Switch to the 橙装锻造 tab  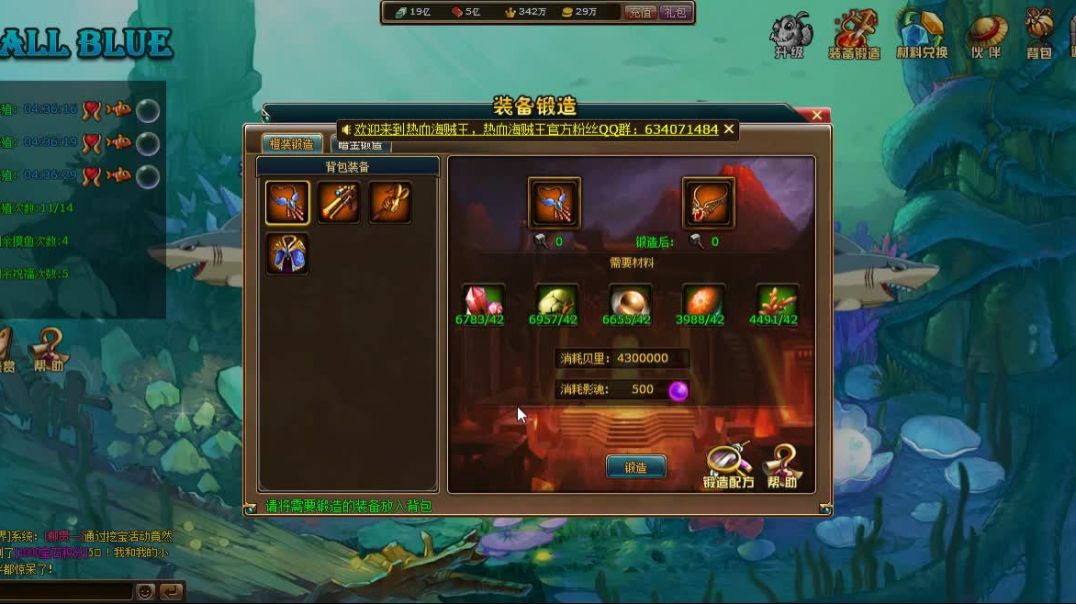click(x=292, y=144)
